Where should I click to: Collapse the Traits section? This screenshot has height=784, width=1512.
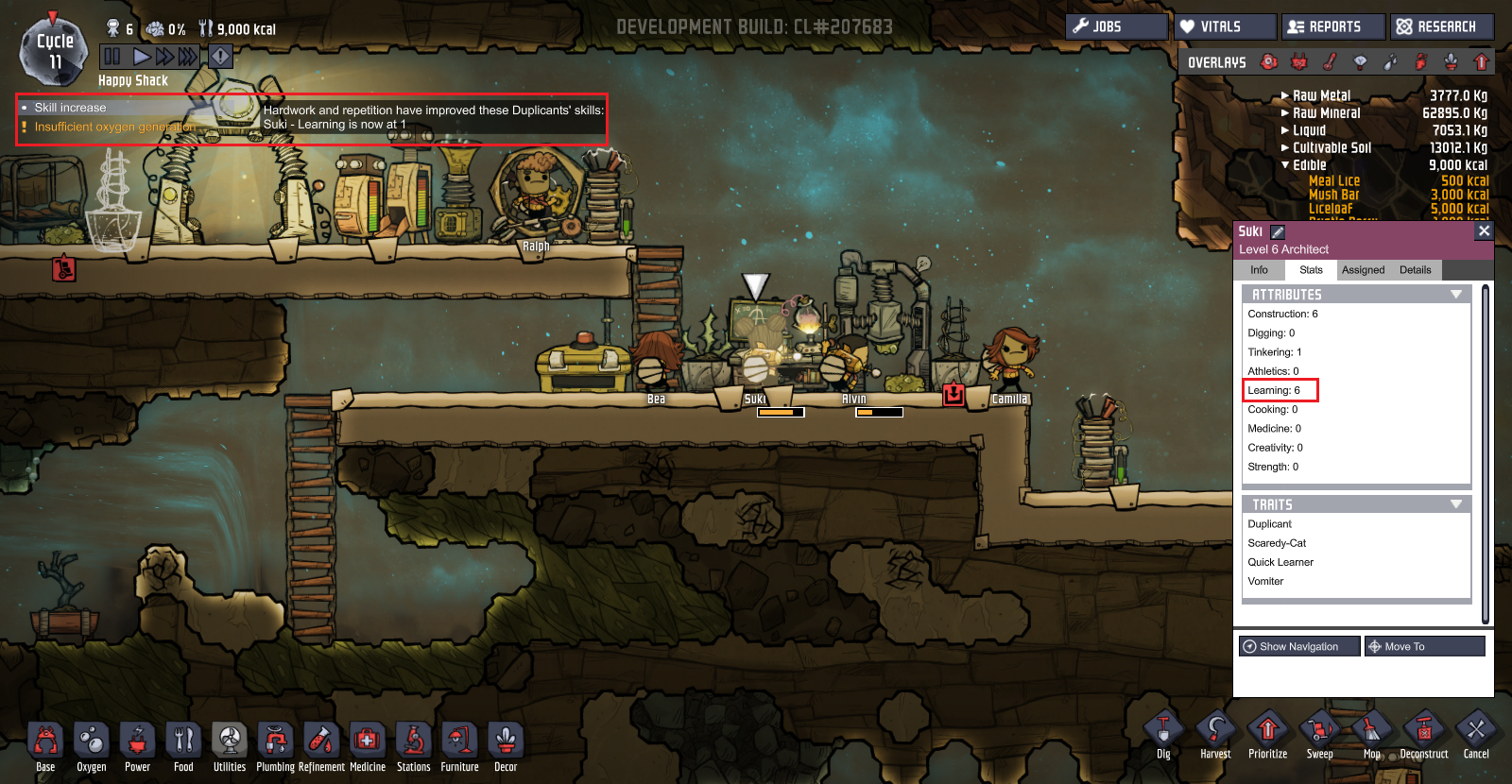tap(1456, 504)
